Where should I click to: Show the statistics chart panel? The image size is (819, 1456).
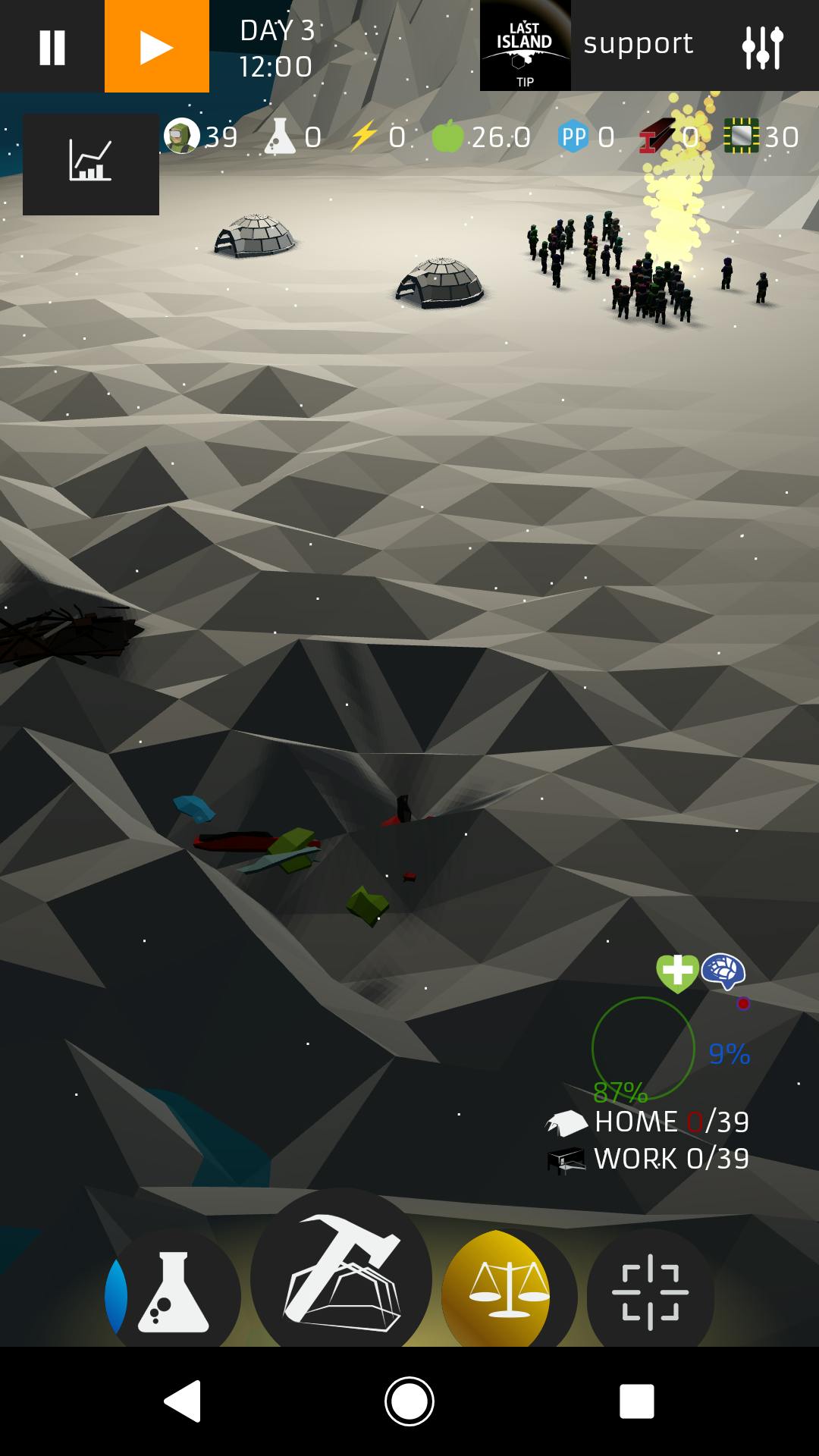pos(91,164)
